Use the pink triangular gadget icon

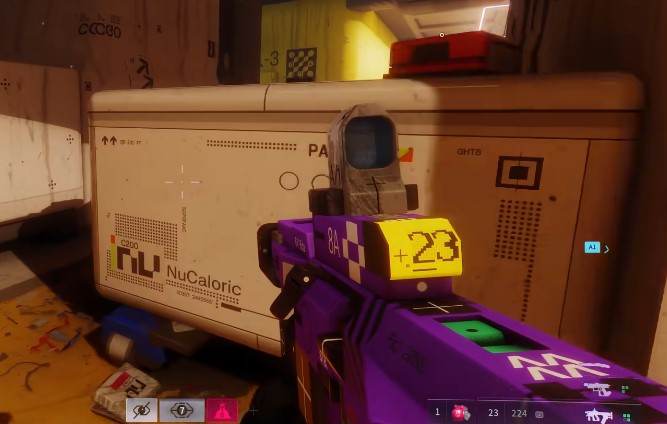[x=221, y=410]
